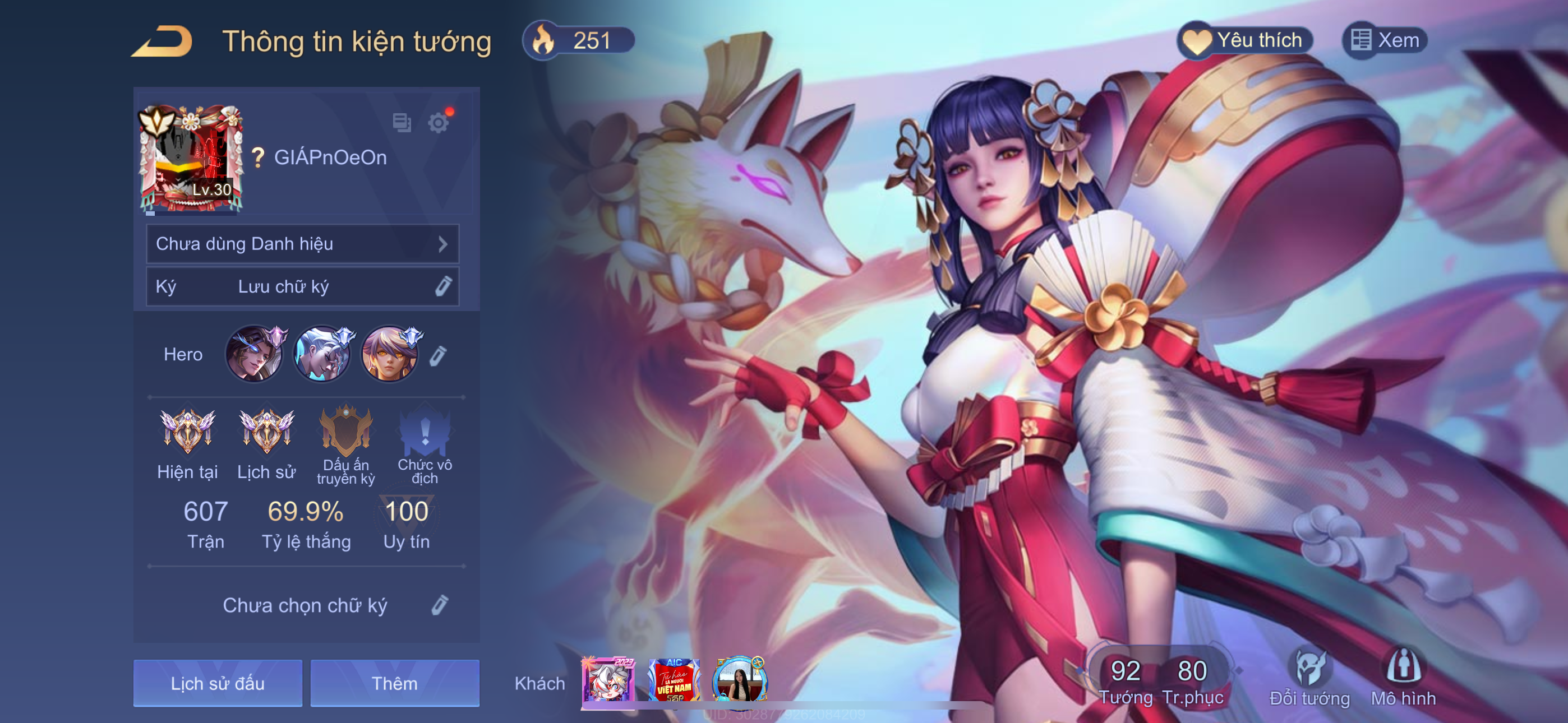The image size is (1568, 723).
Task: Select the Việt Nam AIC visitor avatar
Action: tap(674, 681)
